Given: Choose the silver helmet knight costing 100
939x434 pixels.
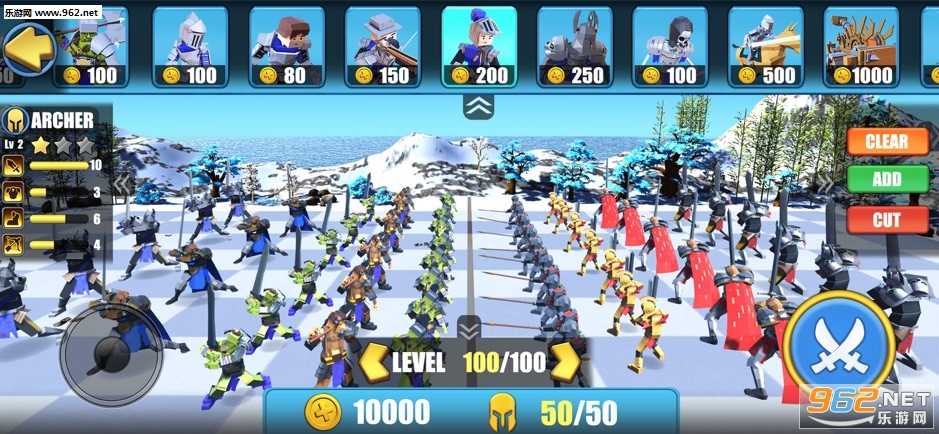Looking at the screenshot, I should point(189,46).
